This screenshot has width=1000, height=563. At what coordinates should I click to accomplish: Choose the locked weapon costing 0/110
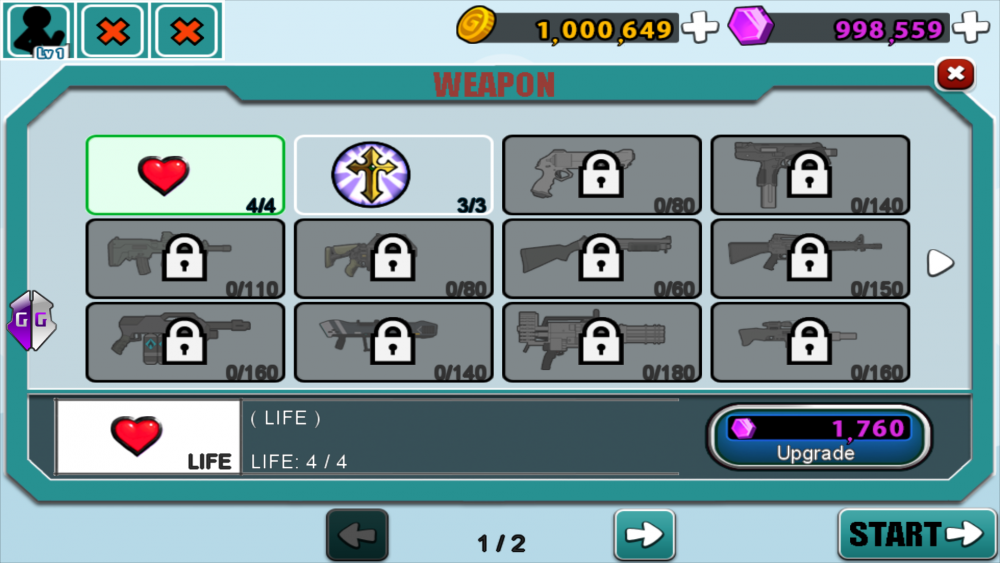pyautogui.click(x=185, y=259)
